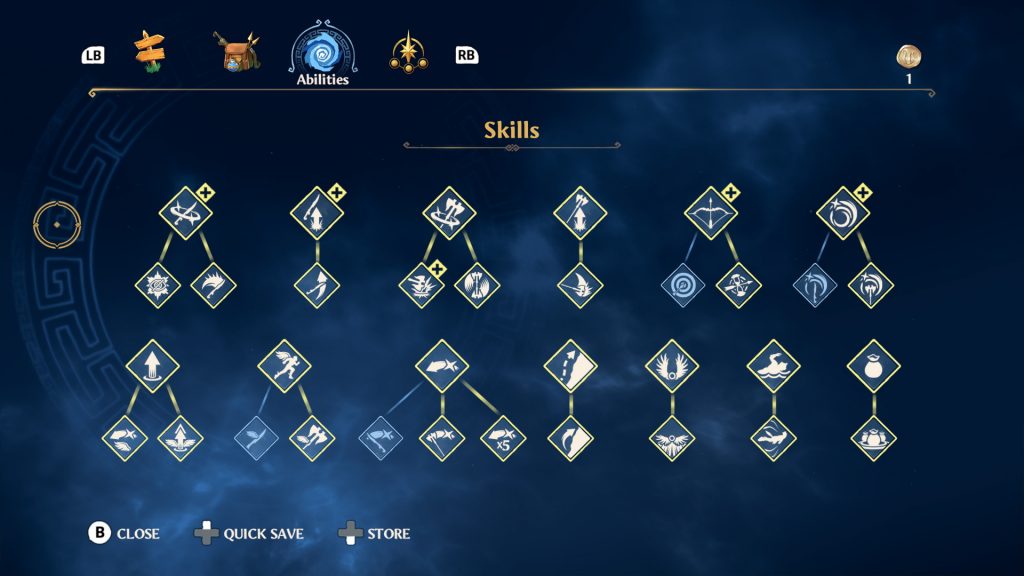
Task: Pick the cliff climbing skill
Action: click(x=570, y=366)
